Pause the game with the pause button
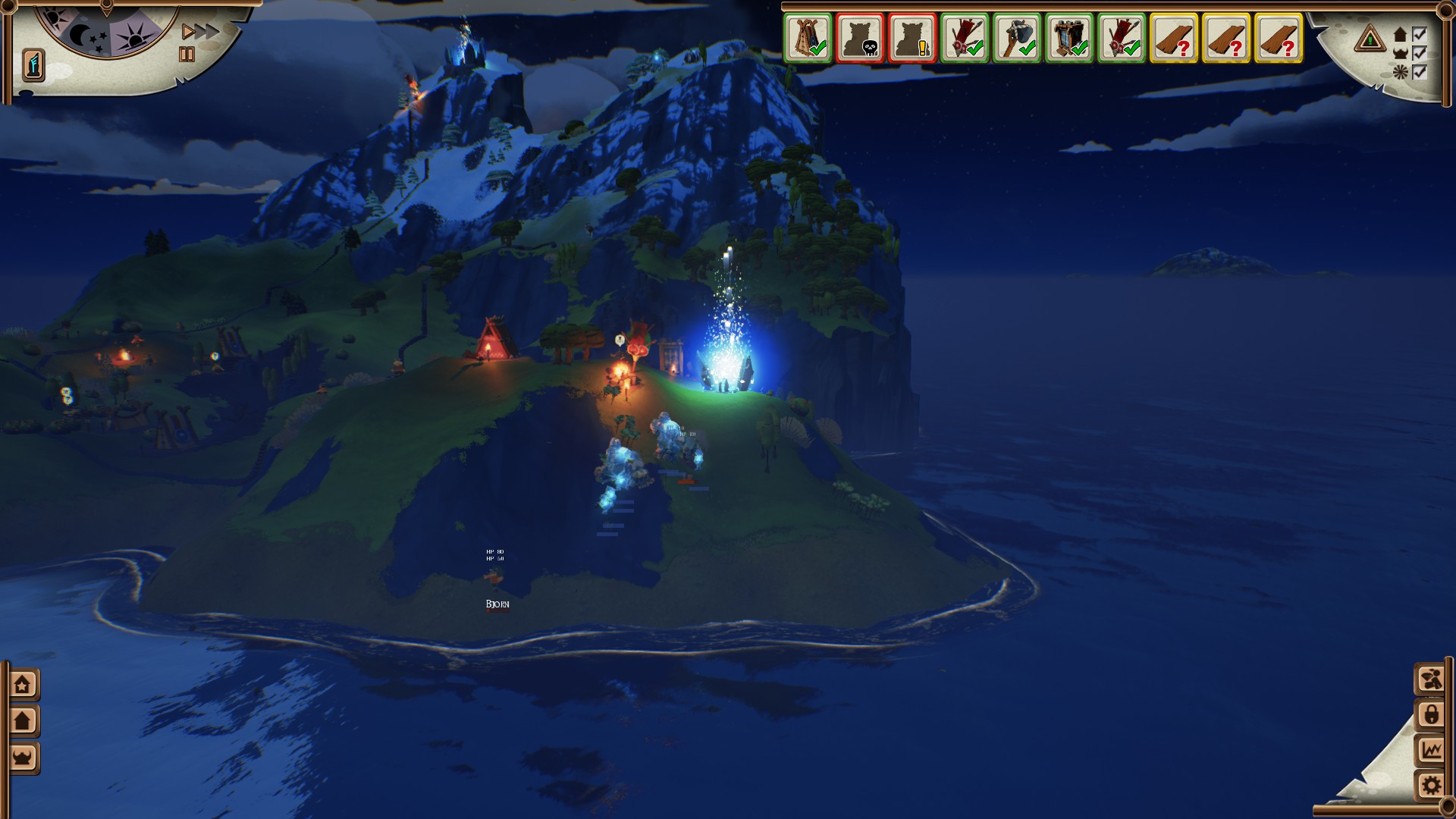Screen dimensions: 1456x819 tap(187, 55)
